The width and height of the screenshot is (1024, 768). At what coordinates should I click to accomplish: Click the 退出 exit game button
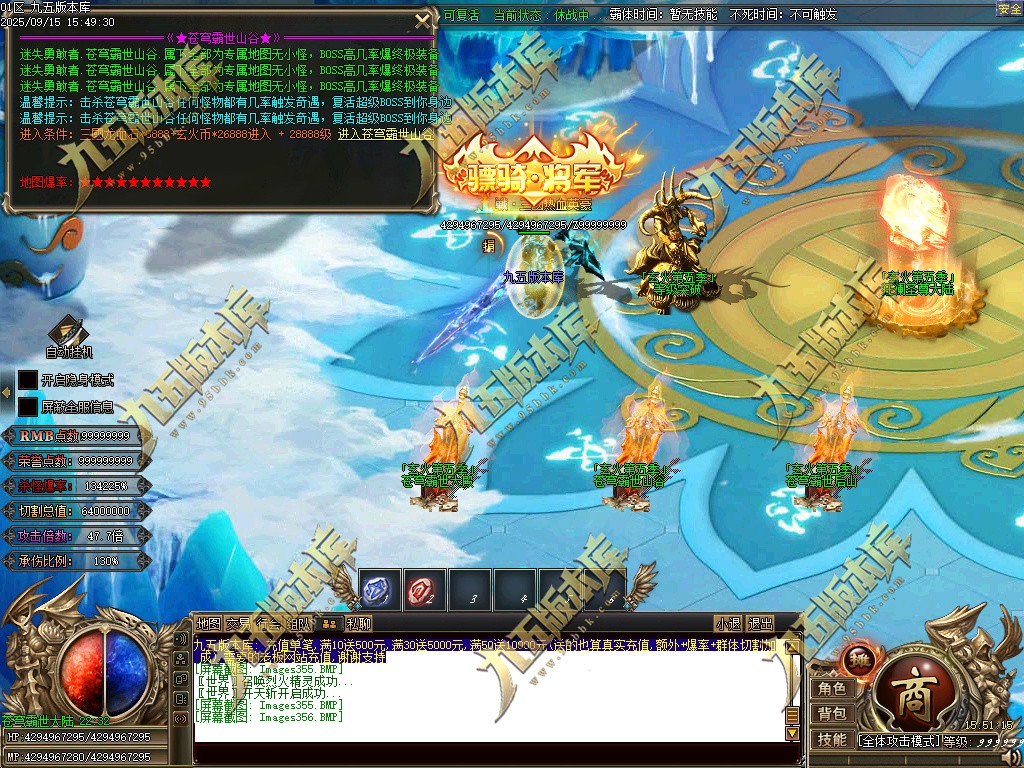tap(761, 623)
